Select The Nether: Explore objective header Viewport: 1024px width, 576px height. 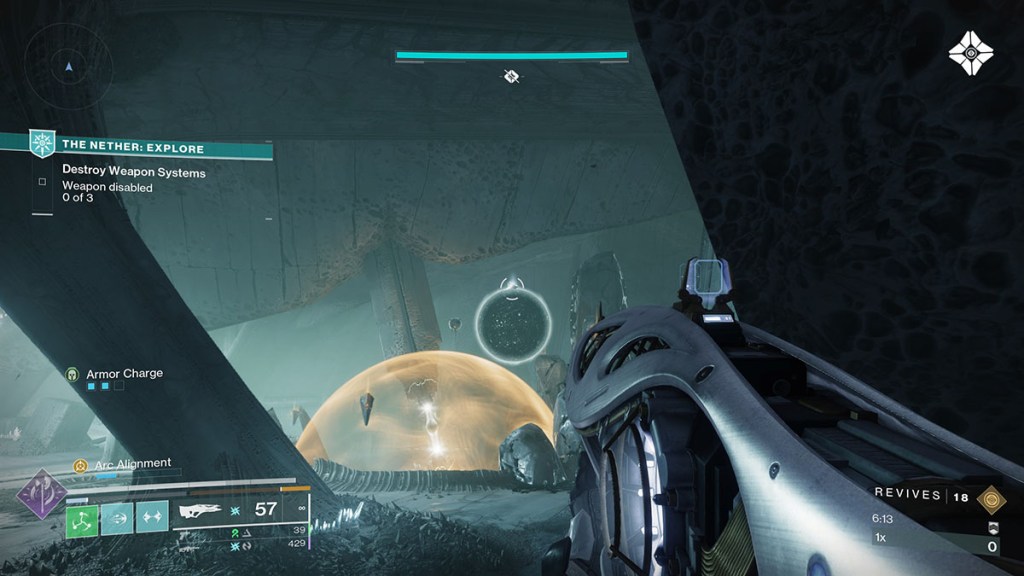[135, 149]
